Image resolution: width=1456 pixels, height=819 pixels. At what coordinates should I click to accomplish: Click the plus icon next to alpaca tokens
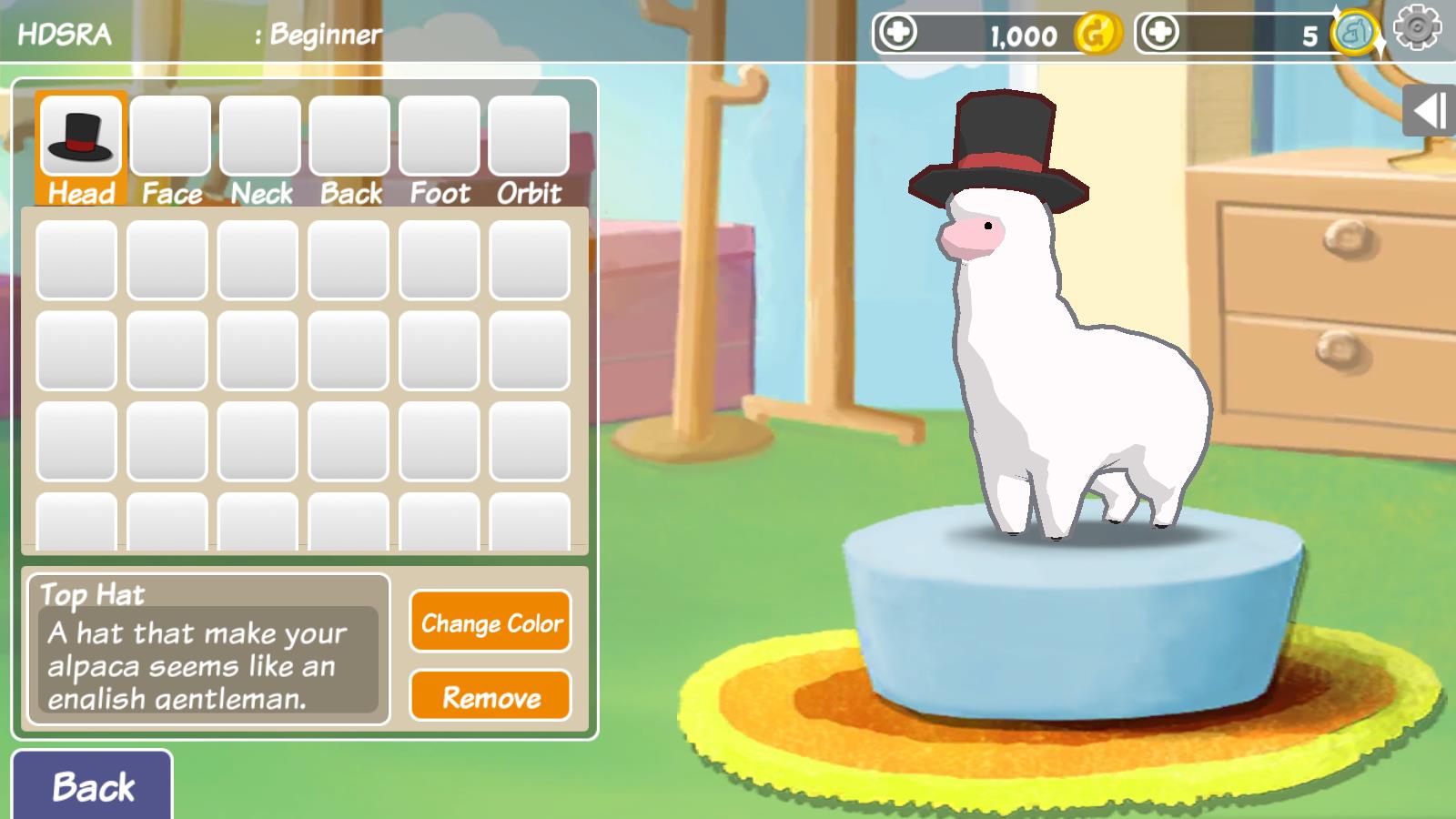click(1159, 35)
